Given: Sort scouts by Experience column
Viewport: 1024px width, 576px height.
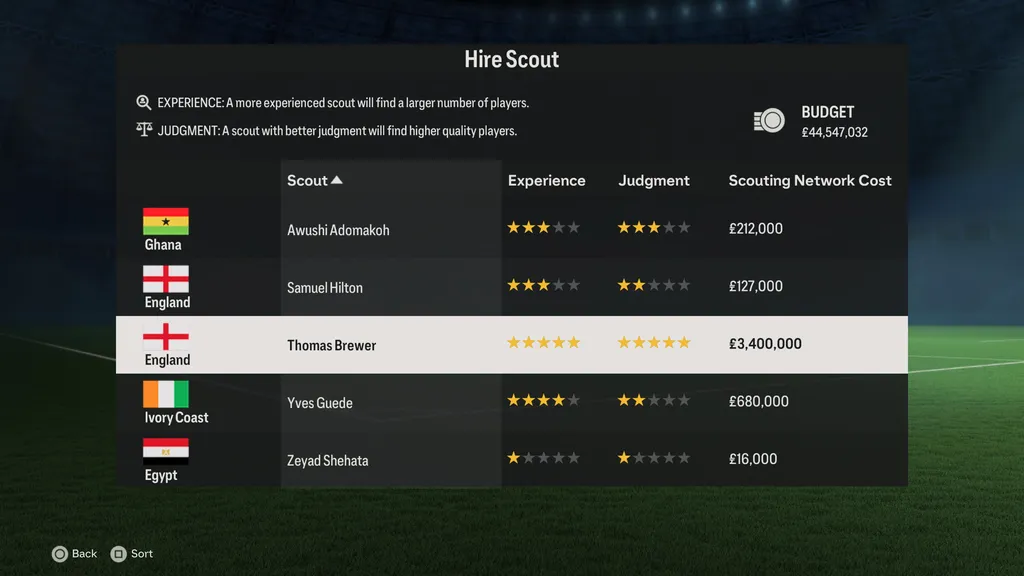Looking at the screenshot, I should 546,181.
